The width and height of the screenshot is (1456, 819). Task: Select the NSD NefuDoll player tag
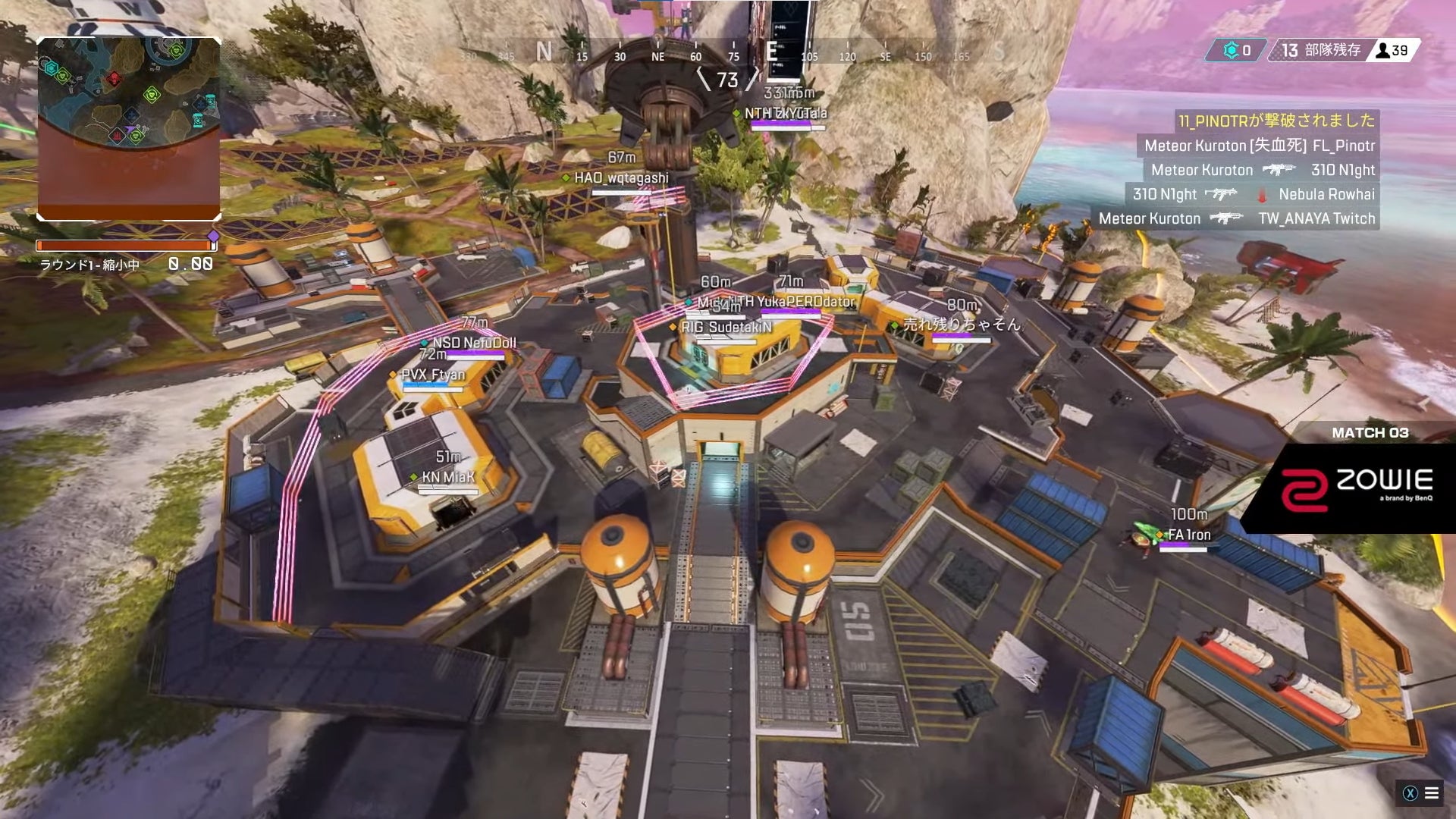474,344
